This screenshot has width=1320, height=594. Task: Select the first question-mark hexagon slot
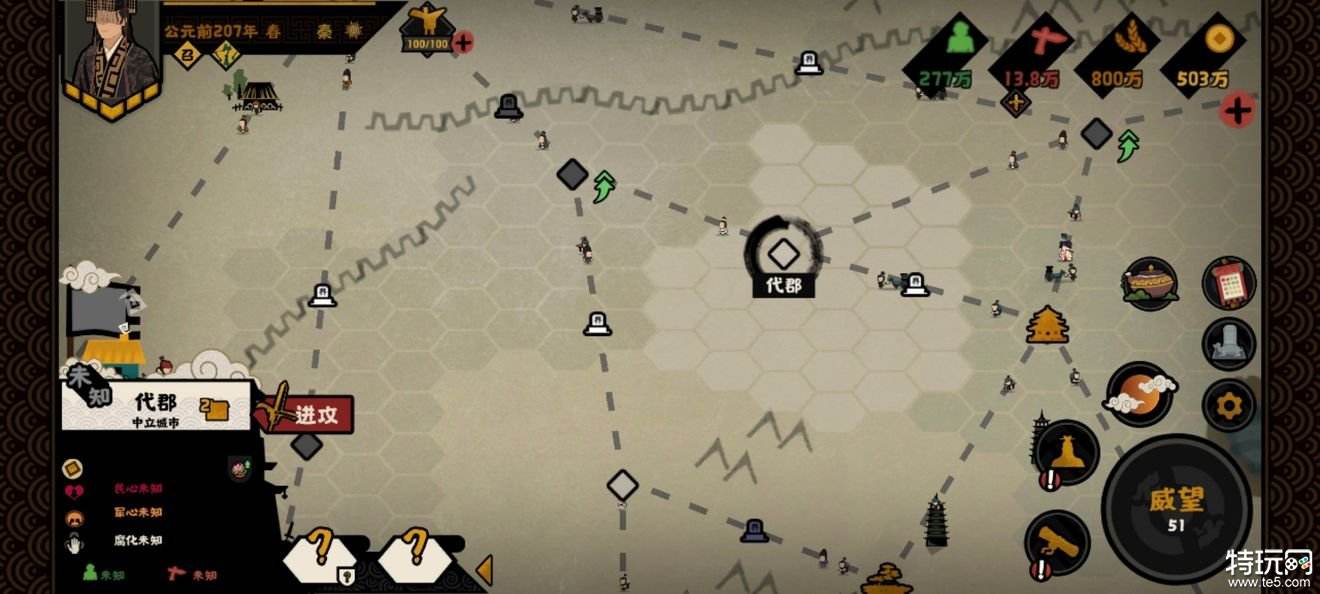pos(322,553)
